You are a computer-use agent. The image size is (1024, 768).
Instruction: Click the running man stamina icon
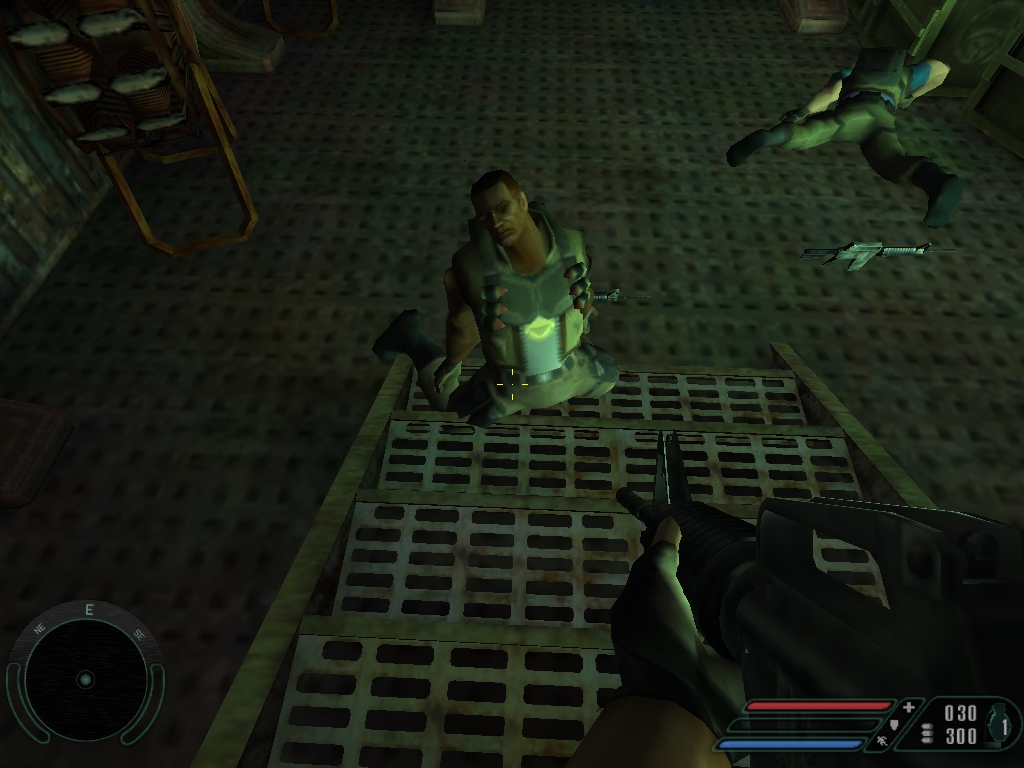pyautogui.click(x=882, y=742)
